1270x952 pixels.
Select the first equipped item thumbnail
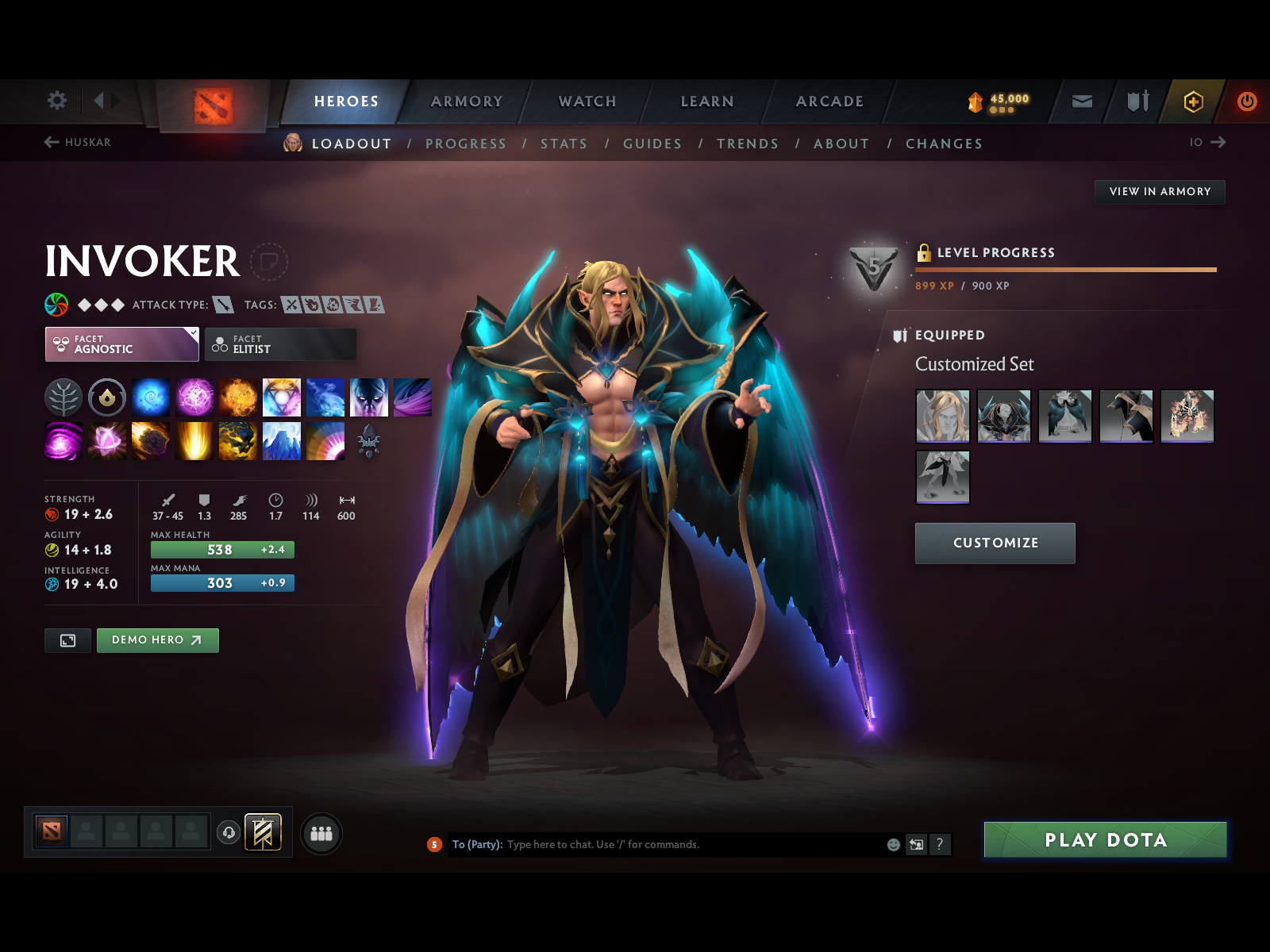point(943,416)
